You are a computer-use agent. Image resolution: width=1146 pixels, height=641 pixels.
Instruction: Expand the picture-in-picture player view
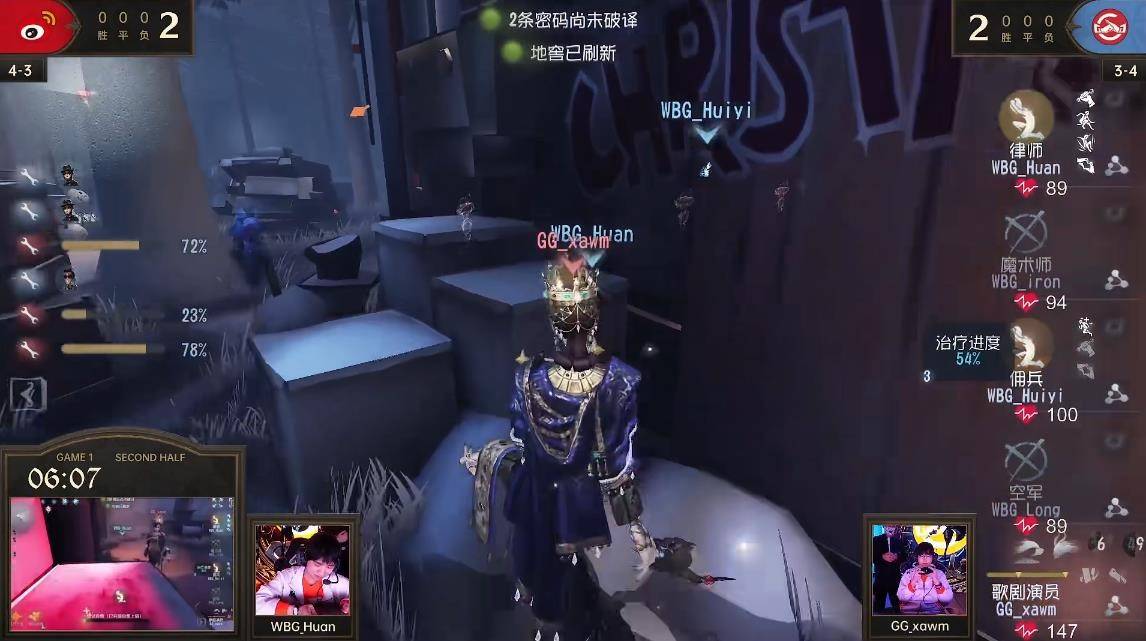pyautogui.click(x=123, y=564)
